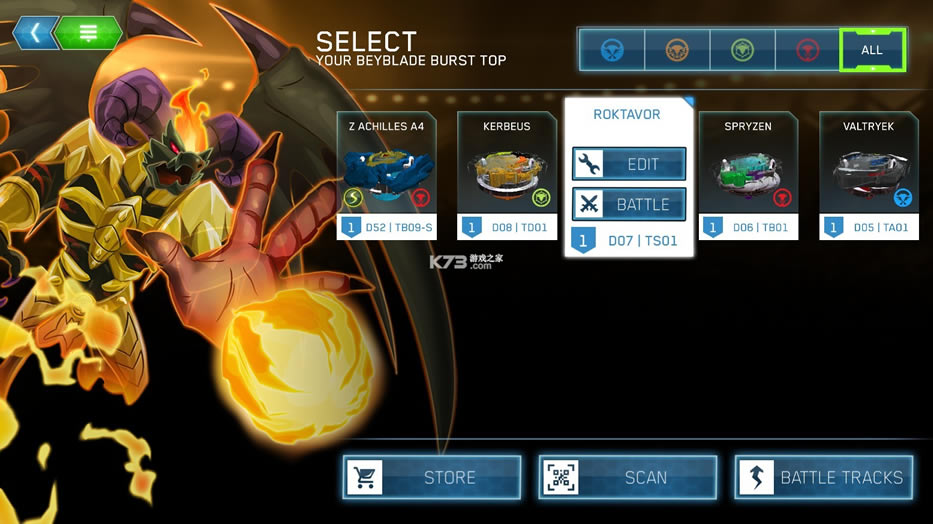The height and width of the screenshot is (524, 933).
Task: Show ALL Beyblade types
Action: (x=872, y=50)
